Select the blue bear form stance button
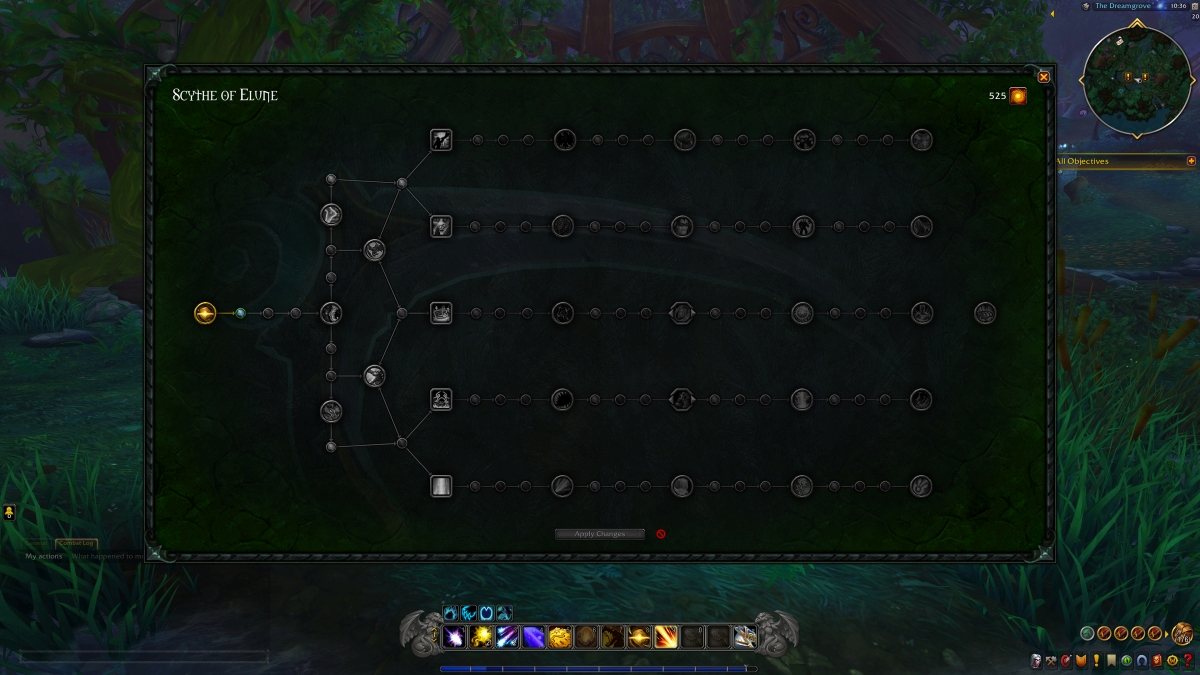The width and height of the screenshot is (1200, 675). (x=451, y=612)
